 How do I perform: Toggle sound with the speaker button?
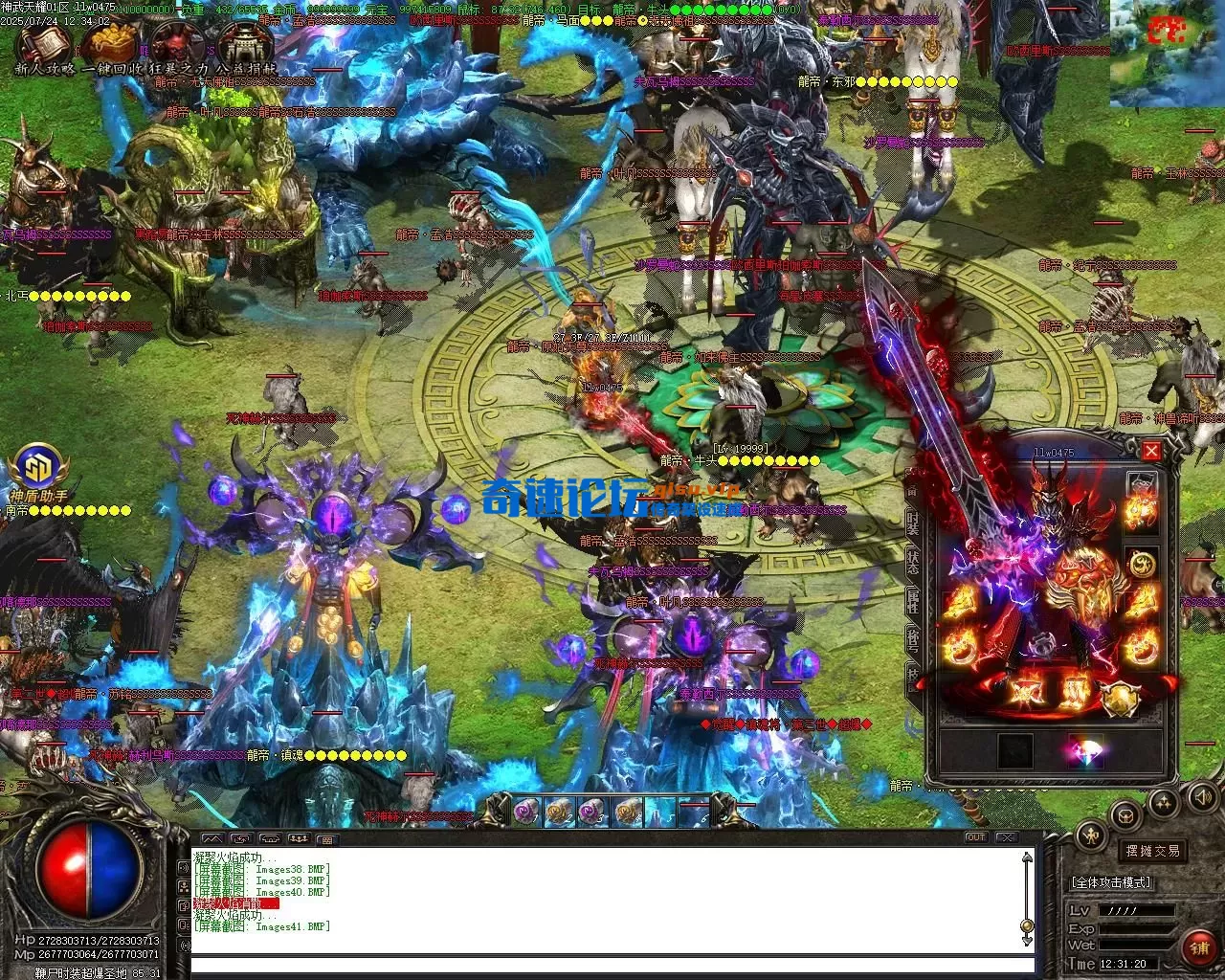click(1202, 796)
